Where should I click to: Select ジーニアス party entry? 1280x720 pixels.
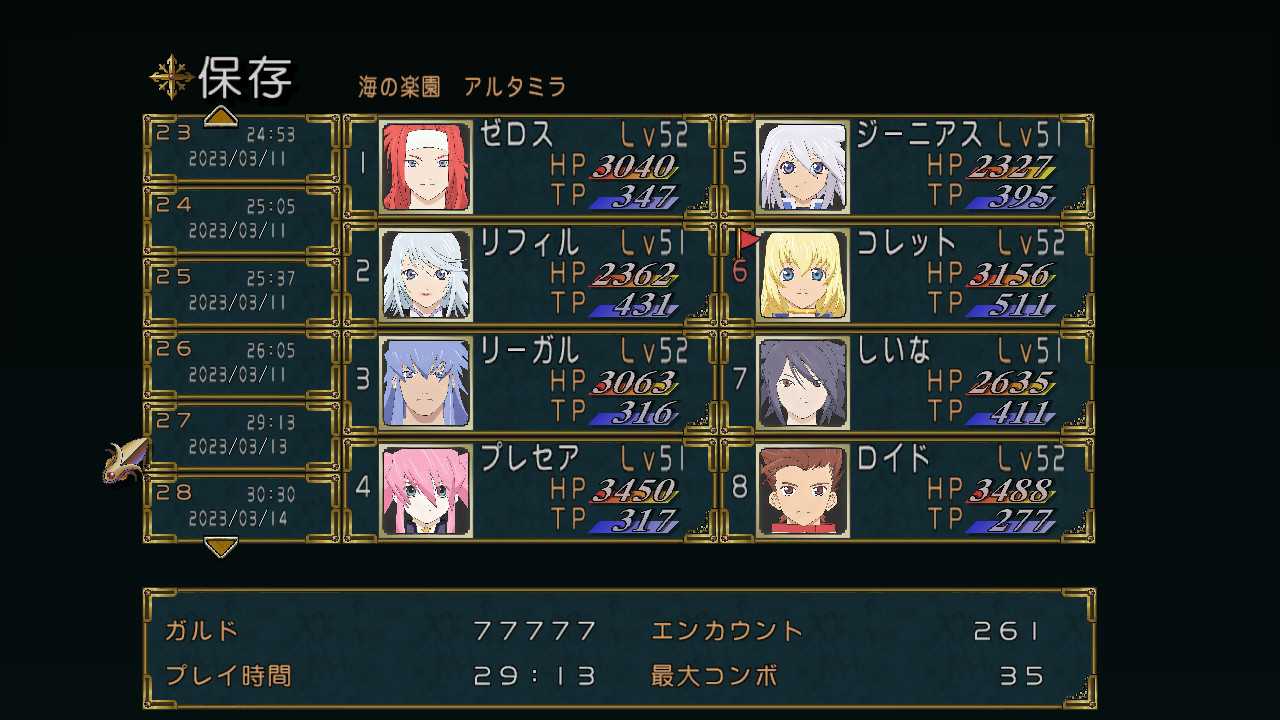(907, 166)
